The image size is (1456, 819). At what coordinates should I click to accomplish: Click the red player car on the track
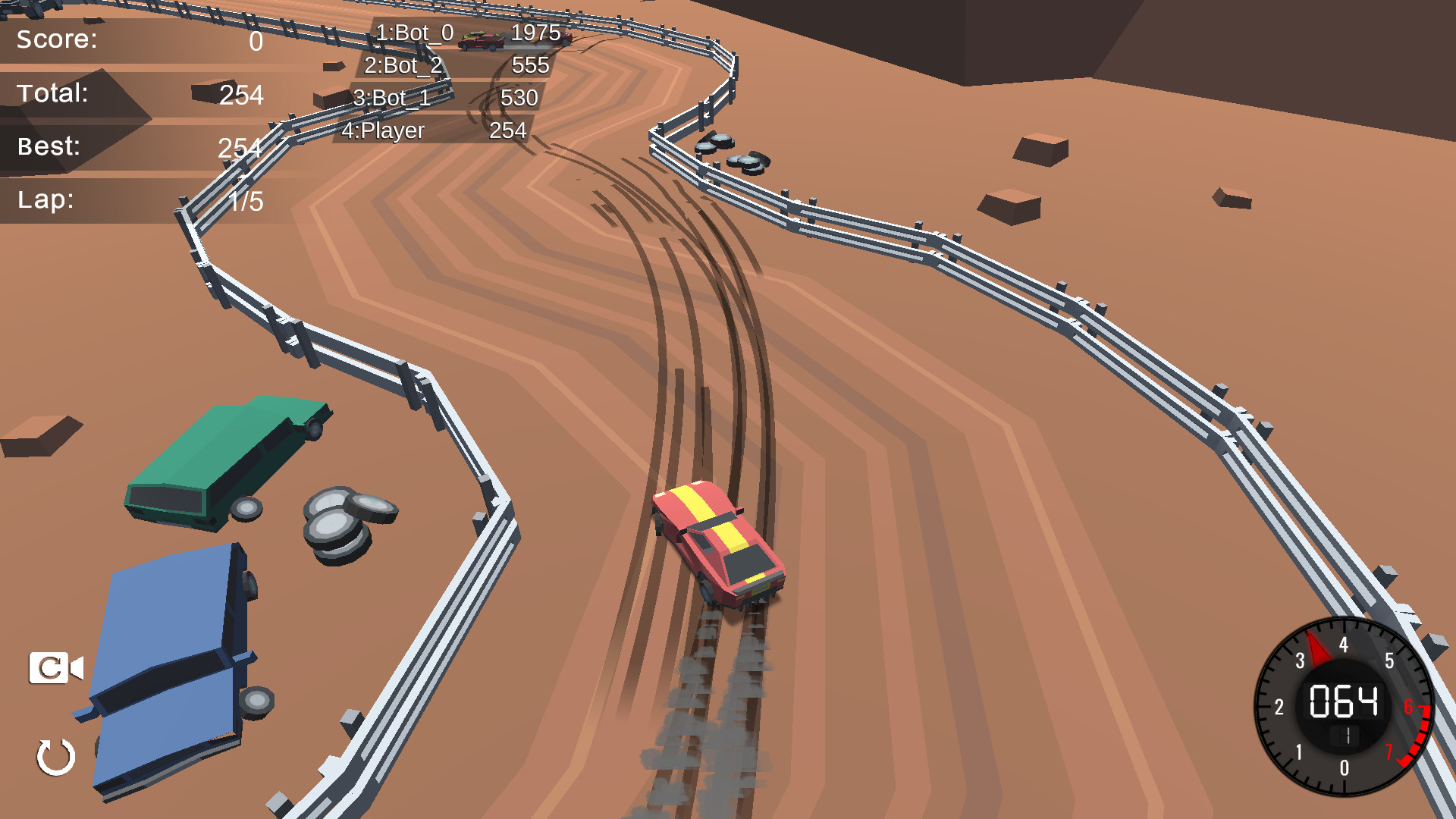(x=717, y=542)
